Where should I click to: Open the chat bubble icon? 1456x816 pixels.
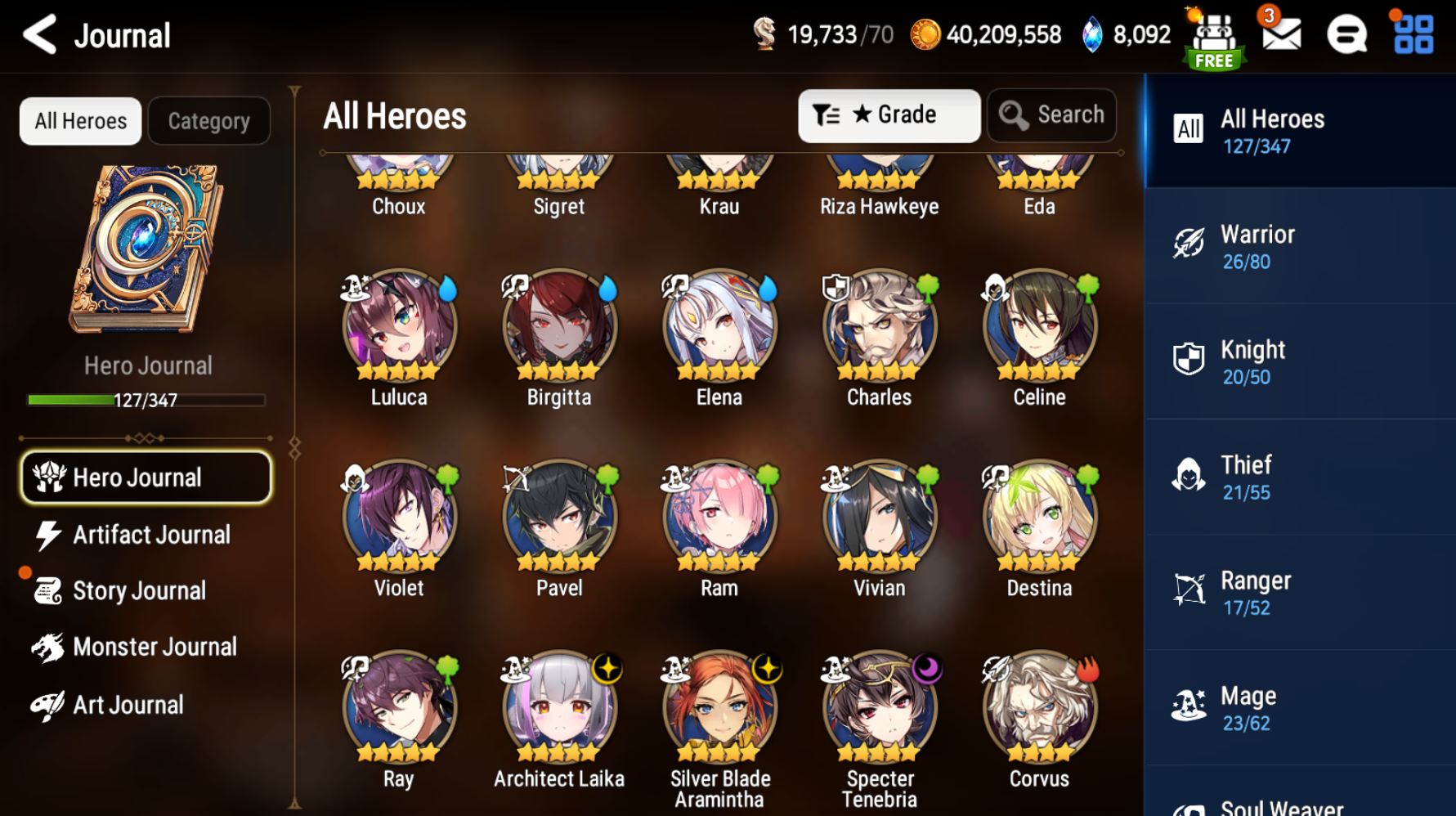pyautogui.click(x=1346, y=34)
